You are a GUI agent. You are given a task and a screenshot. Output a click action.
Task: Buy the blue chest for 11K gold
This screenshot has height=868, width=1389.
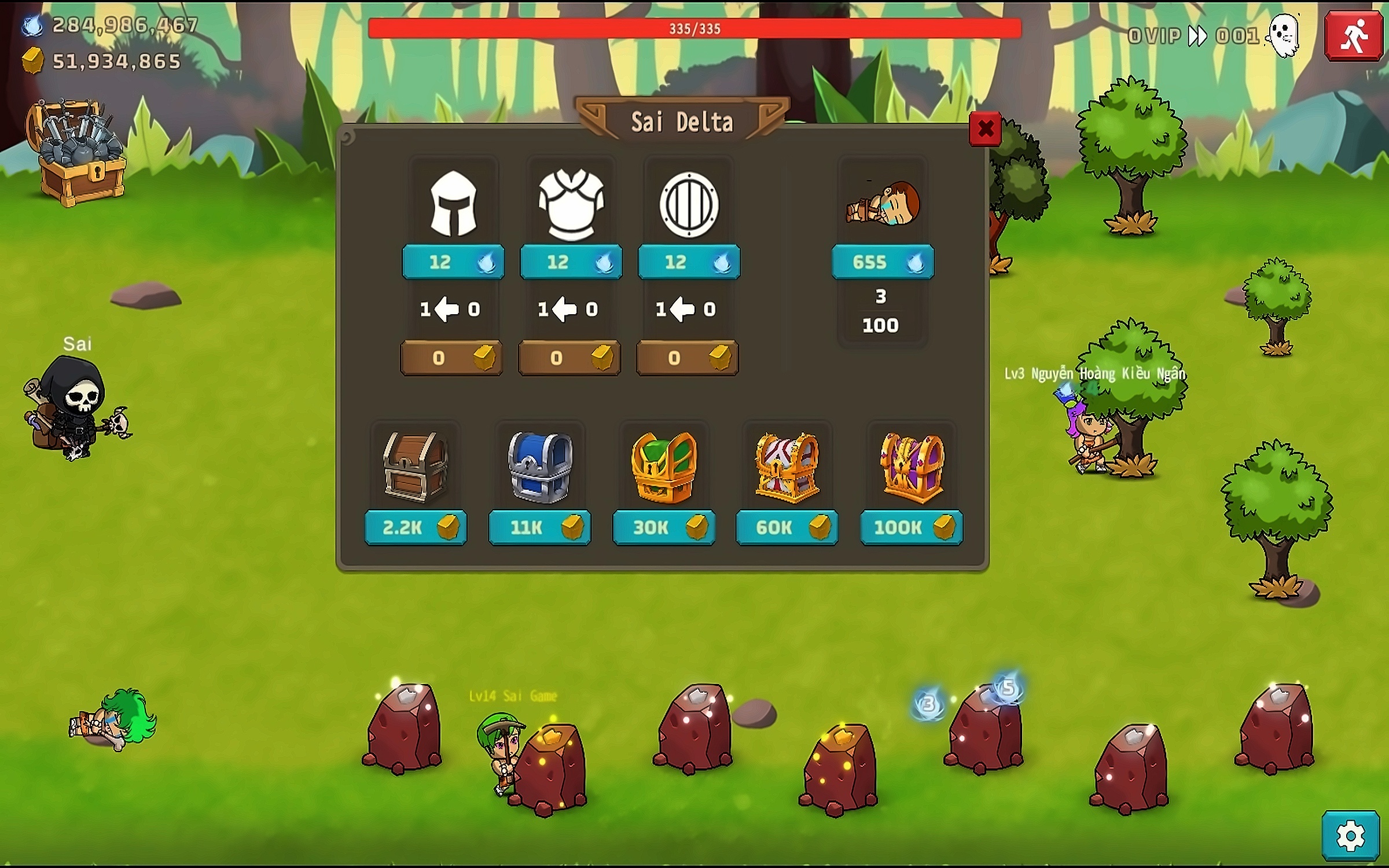(539, 527)
